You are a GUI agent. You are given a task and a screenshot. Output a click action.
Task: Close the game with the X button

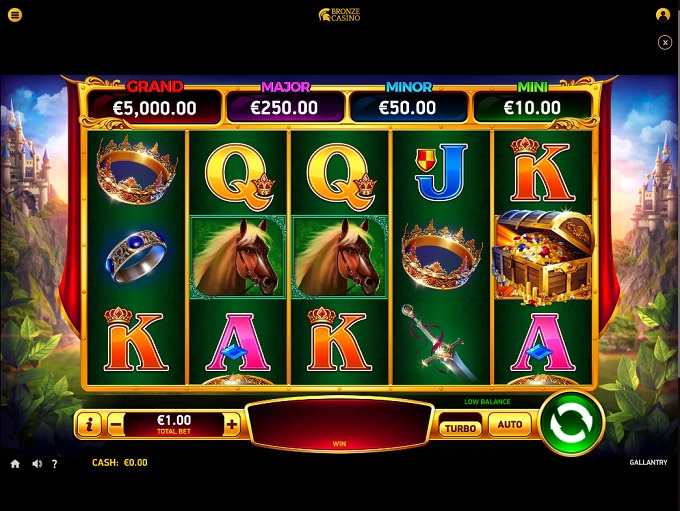[x=665, y=42]
